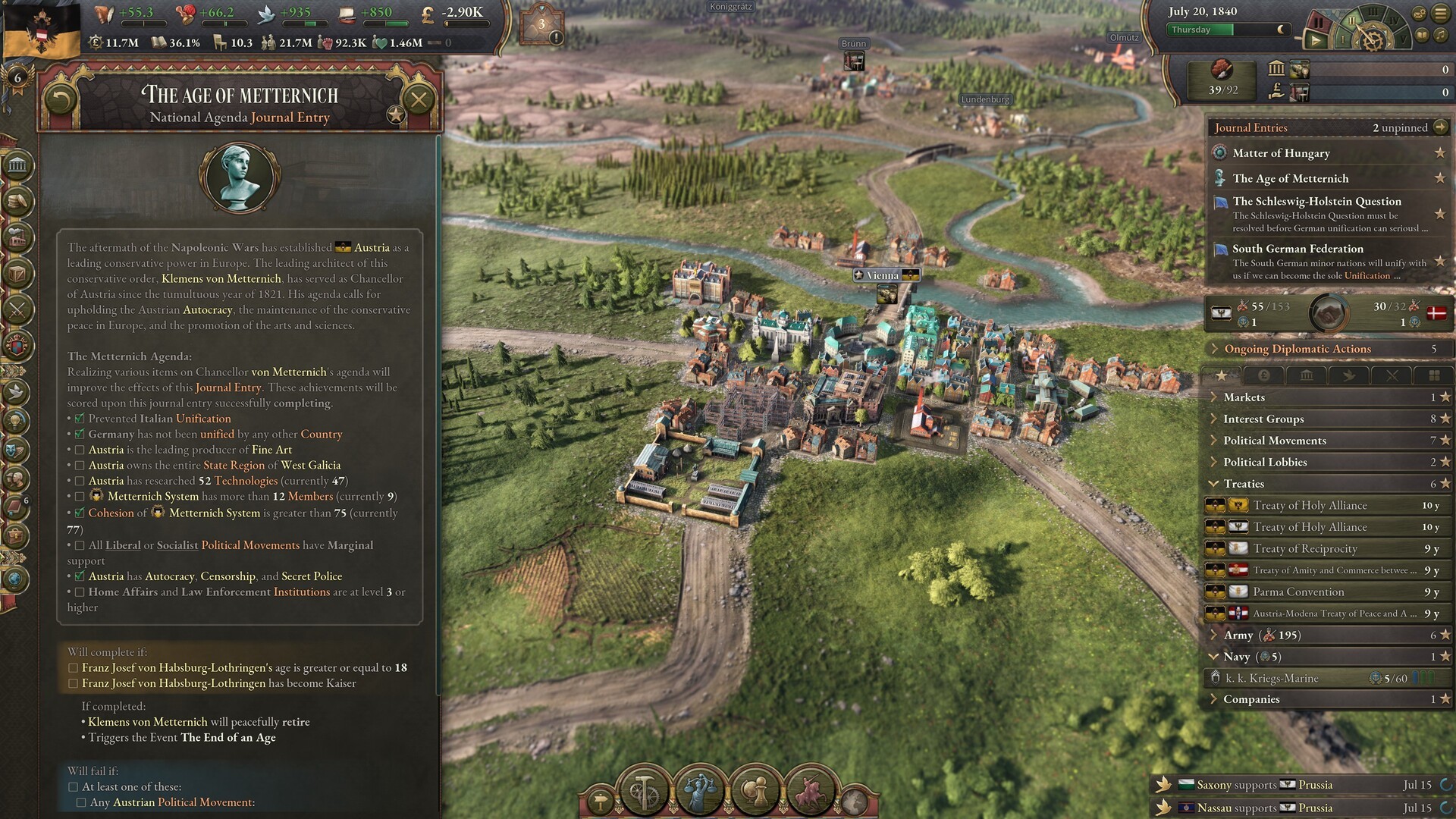Collapse the Treaties section
The height and width of the screenshot is (819, 1456).
coord(1244,484)
